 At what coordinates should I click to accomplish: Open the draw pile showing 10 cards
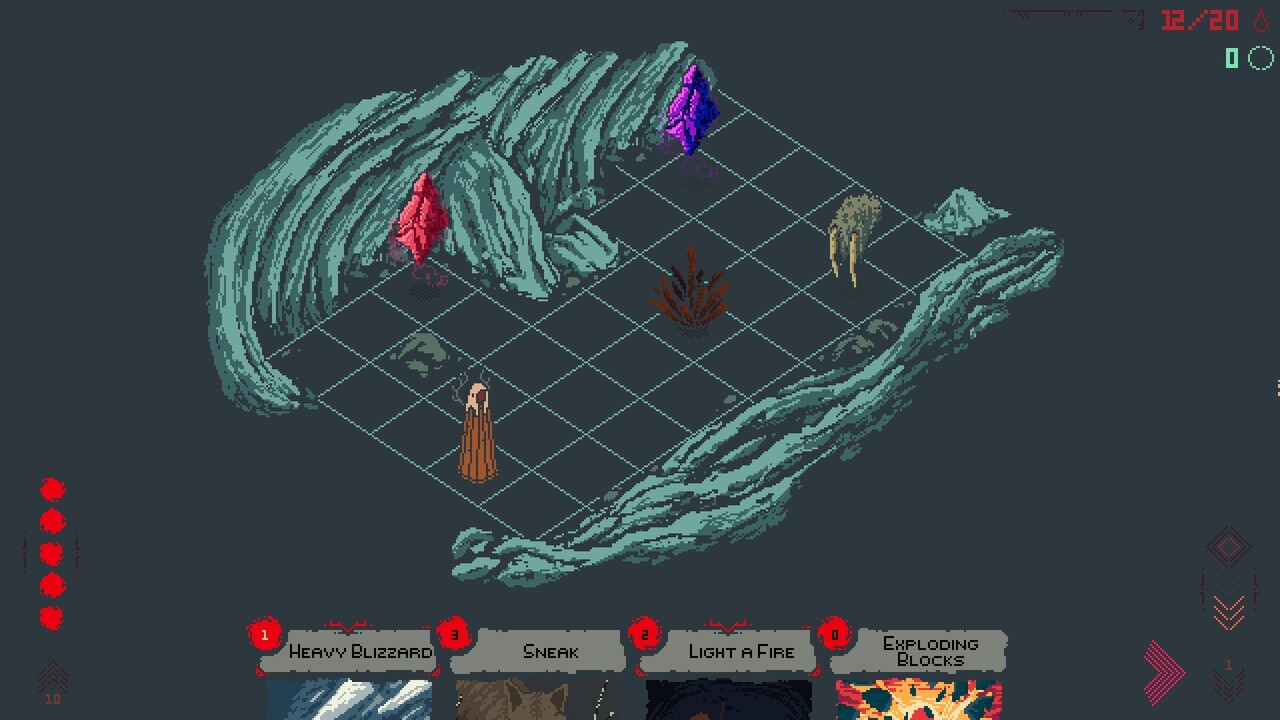(53, 683)
